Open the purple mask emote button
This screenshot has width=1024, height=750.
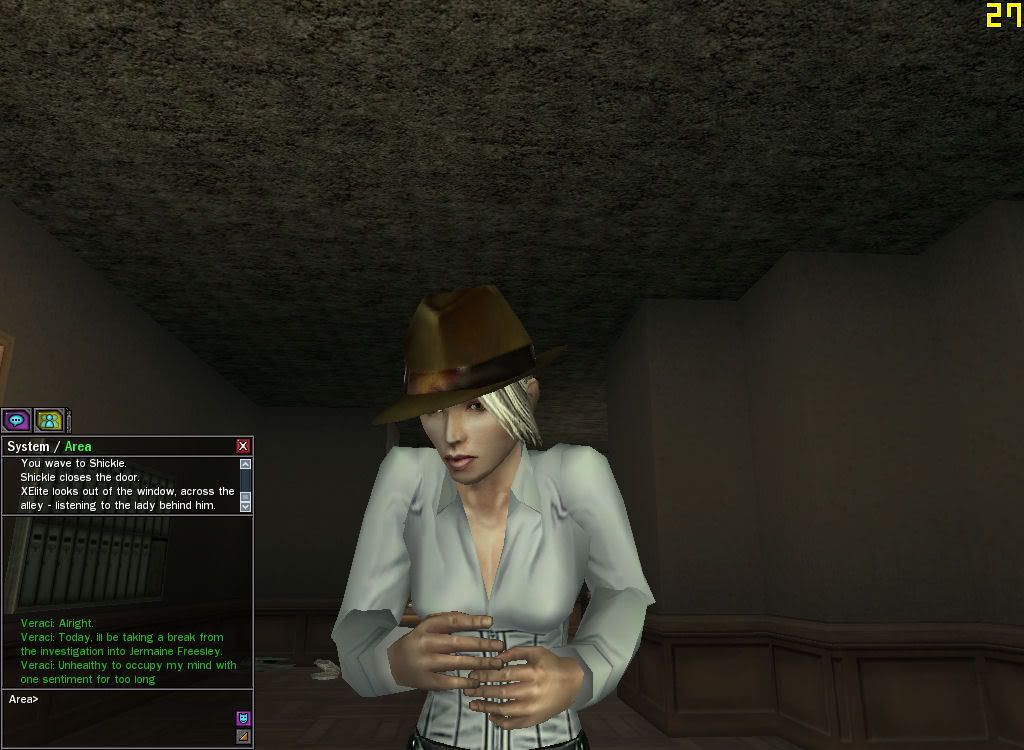point(243,718)
